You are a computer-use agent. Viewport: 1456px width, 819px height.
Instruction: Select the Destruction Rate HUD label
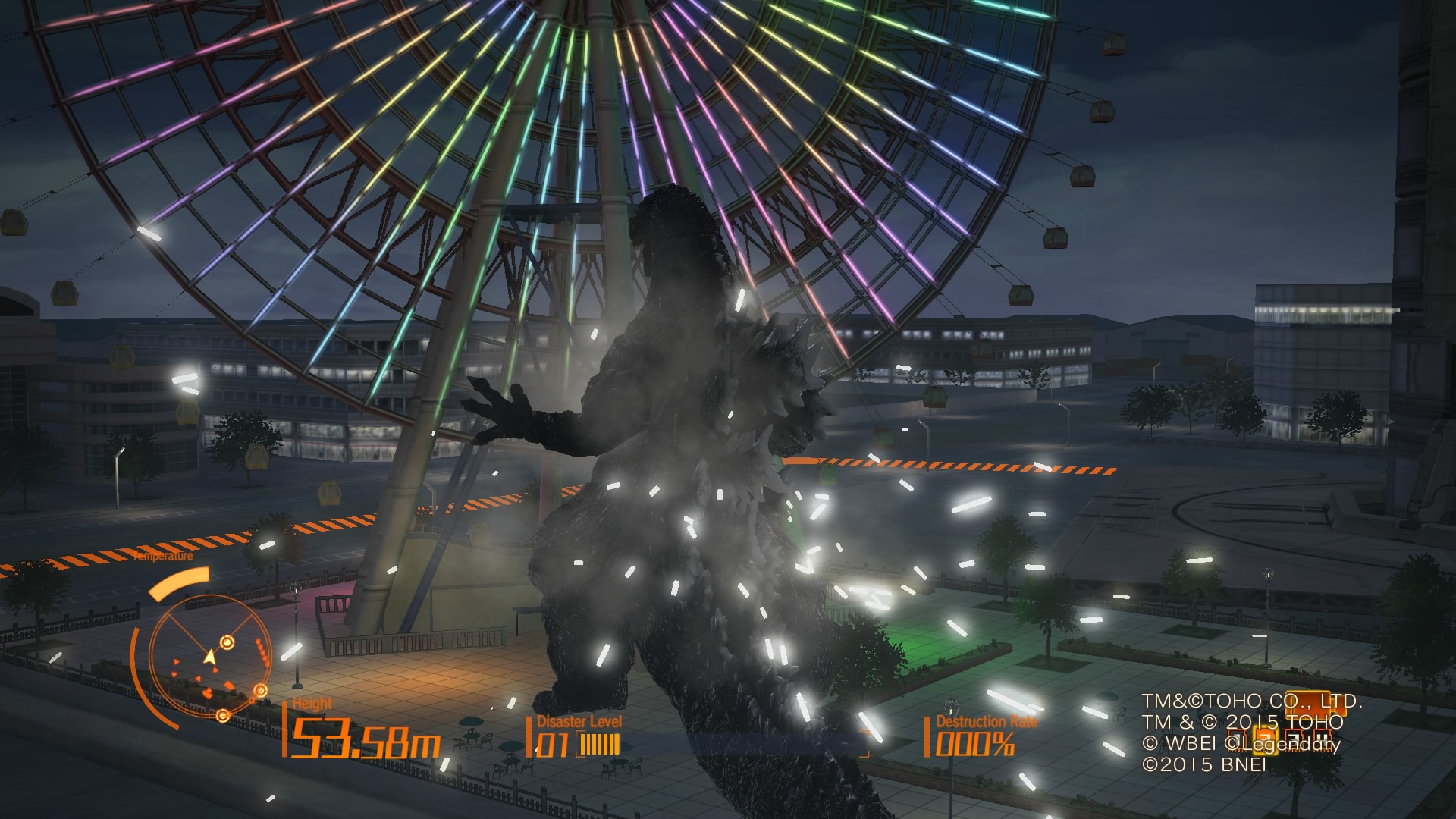pyautogui.click(x=986, y=722)
